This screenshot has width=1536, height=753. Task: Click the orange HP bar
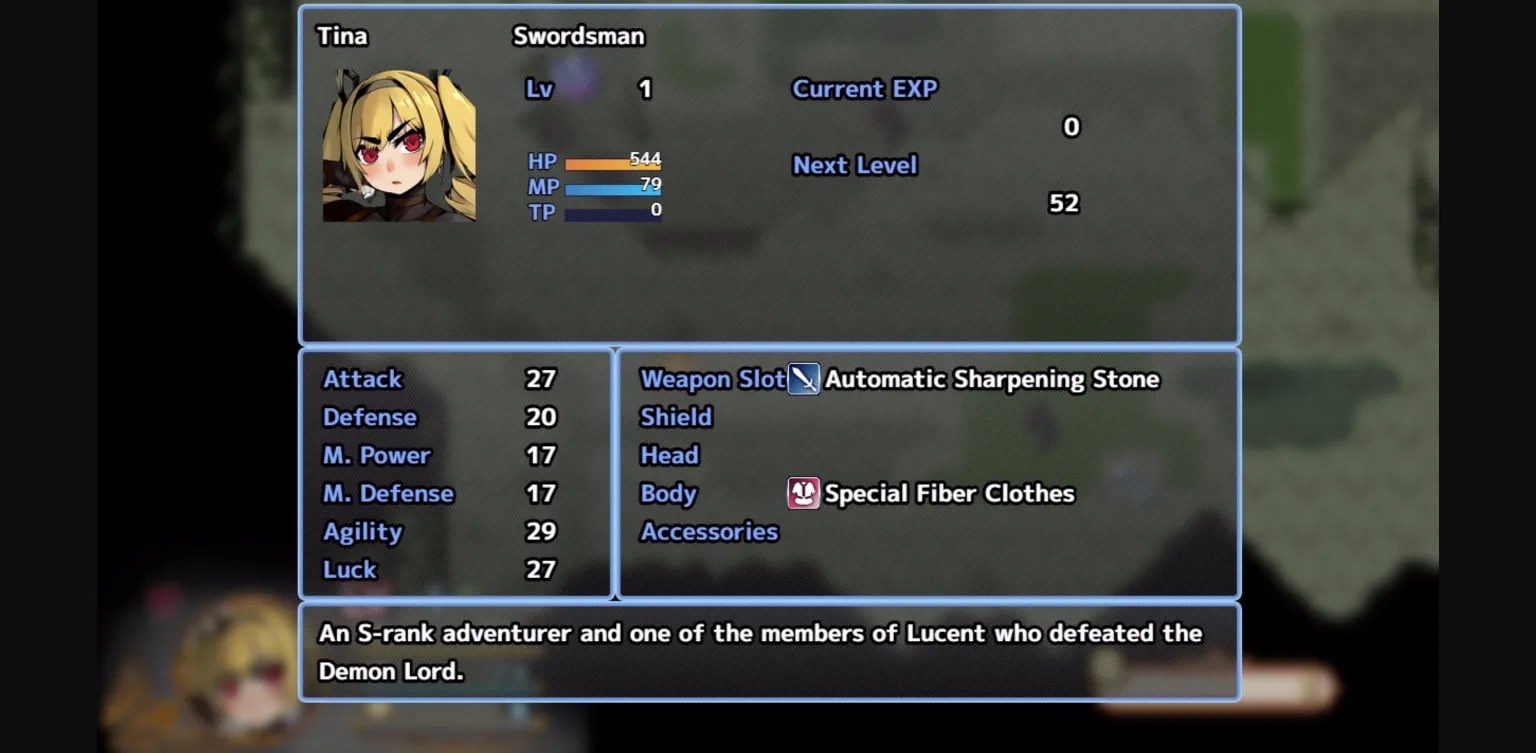613,162
